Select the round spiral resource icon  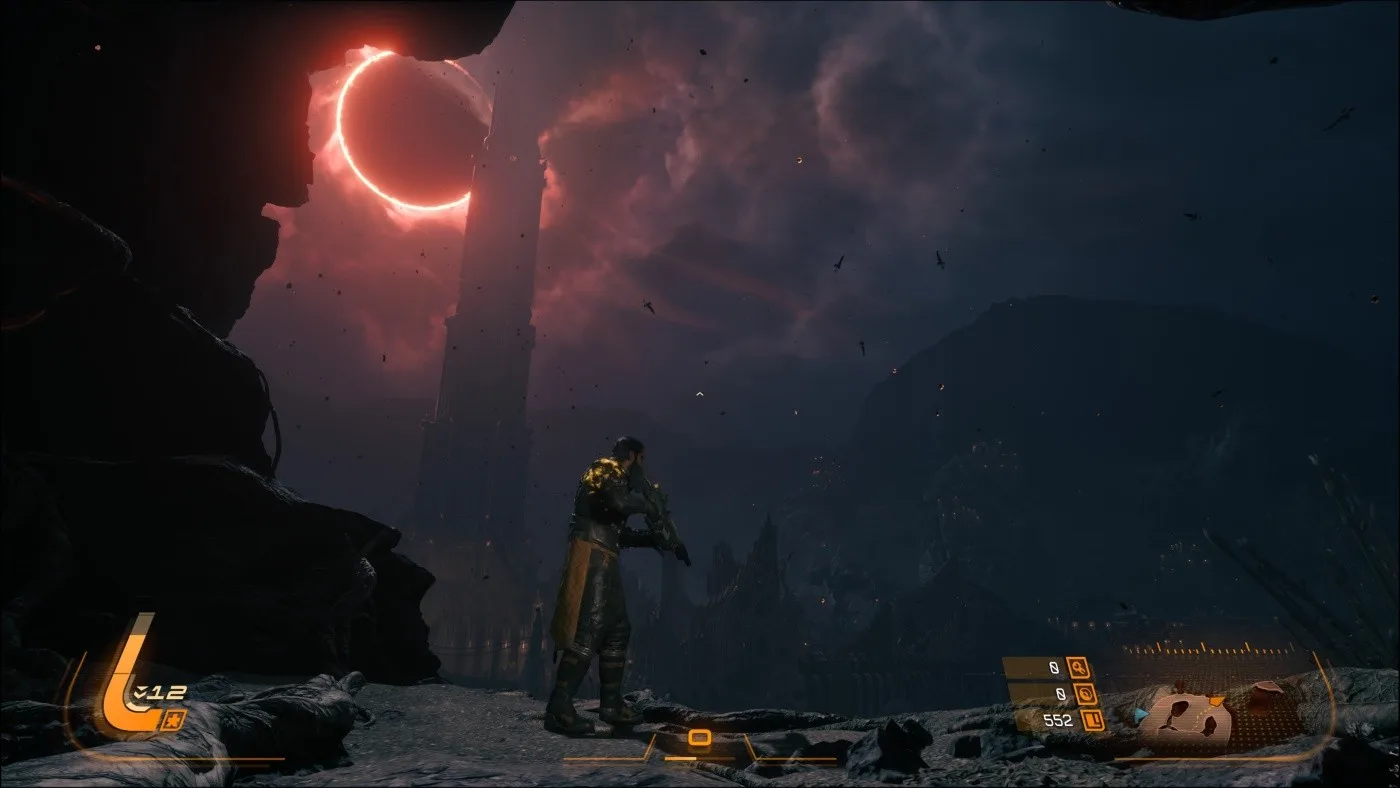coord(1085,693)
